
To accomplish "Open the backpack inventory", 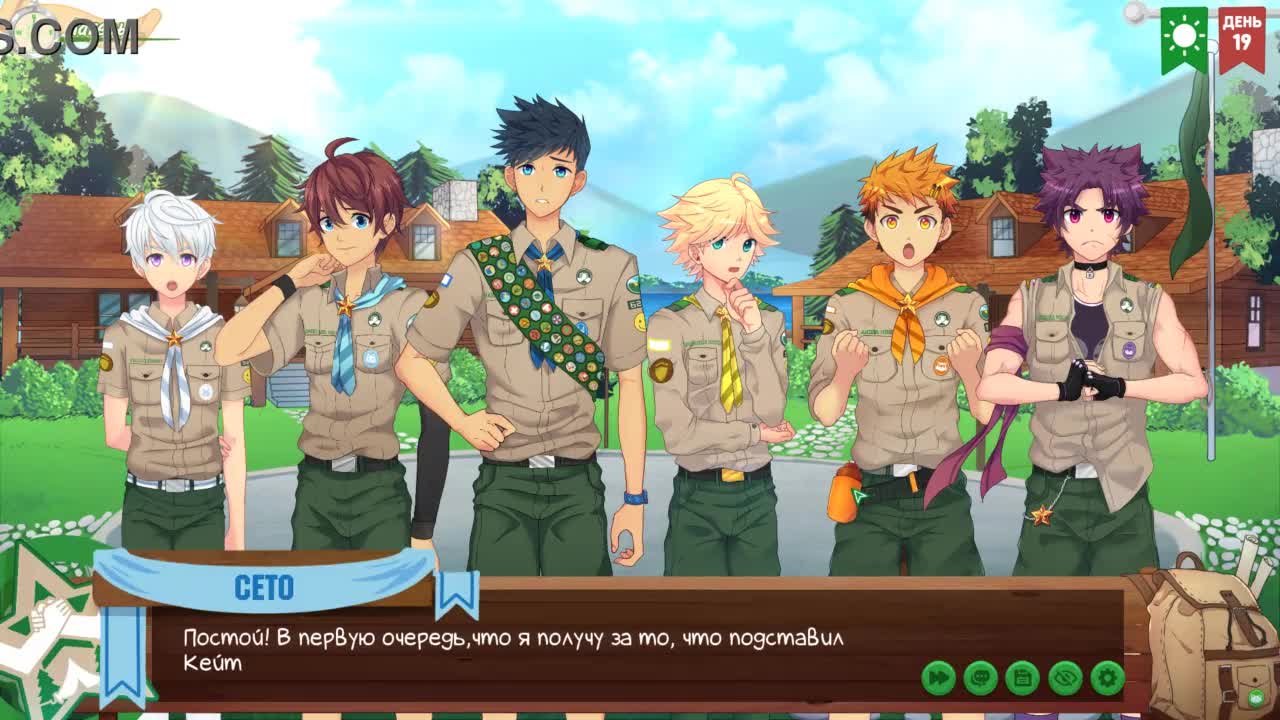I will click(x=1205, y=640).
